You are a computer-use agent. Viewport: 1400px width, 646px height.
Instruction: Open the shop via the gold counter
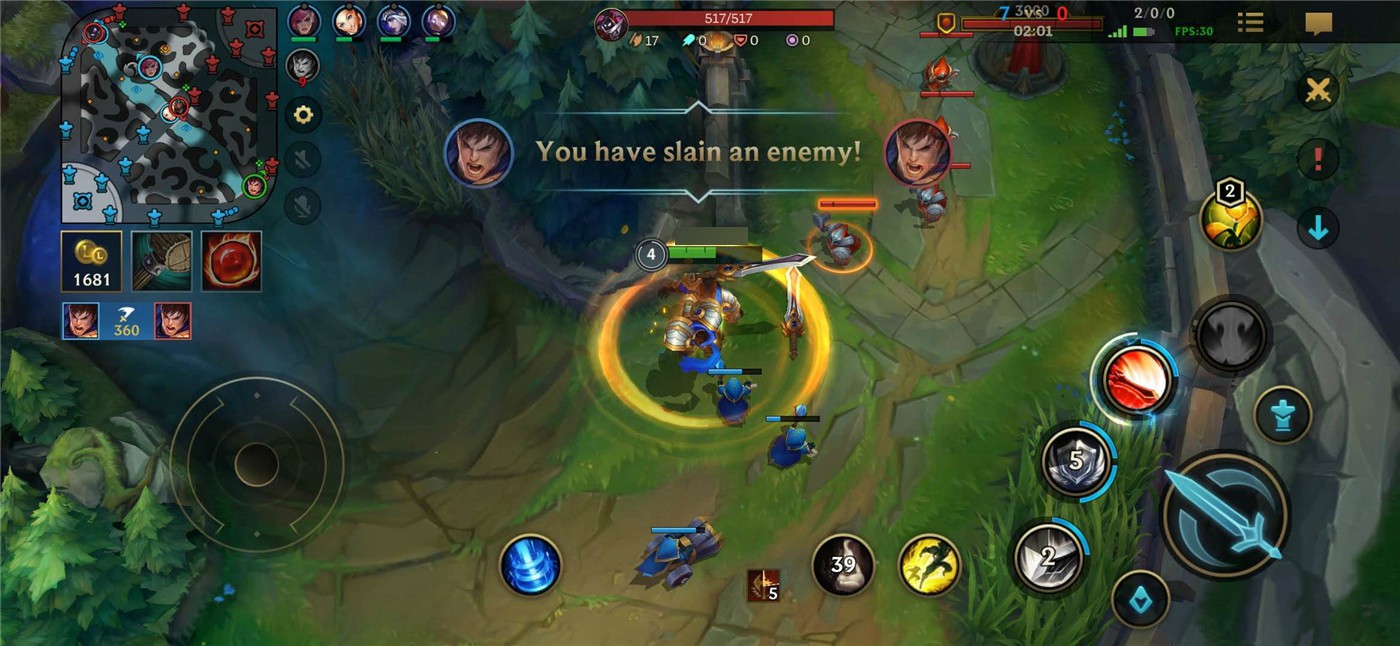coord(92,262)
